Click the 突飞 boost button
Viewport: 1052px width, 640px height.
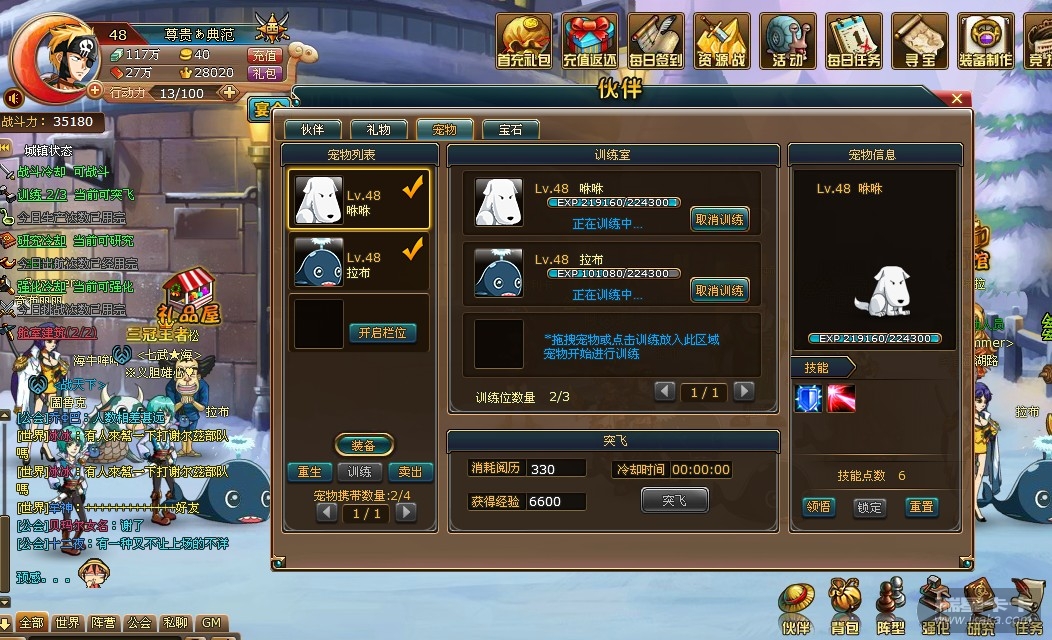coord(674,500)
